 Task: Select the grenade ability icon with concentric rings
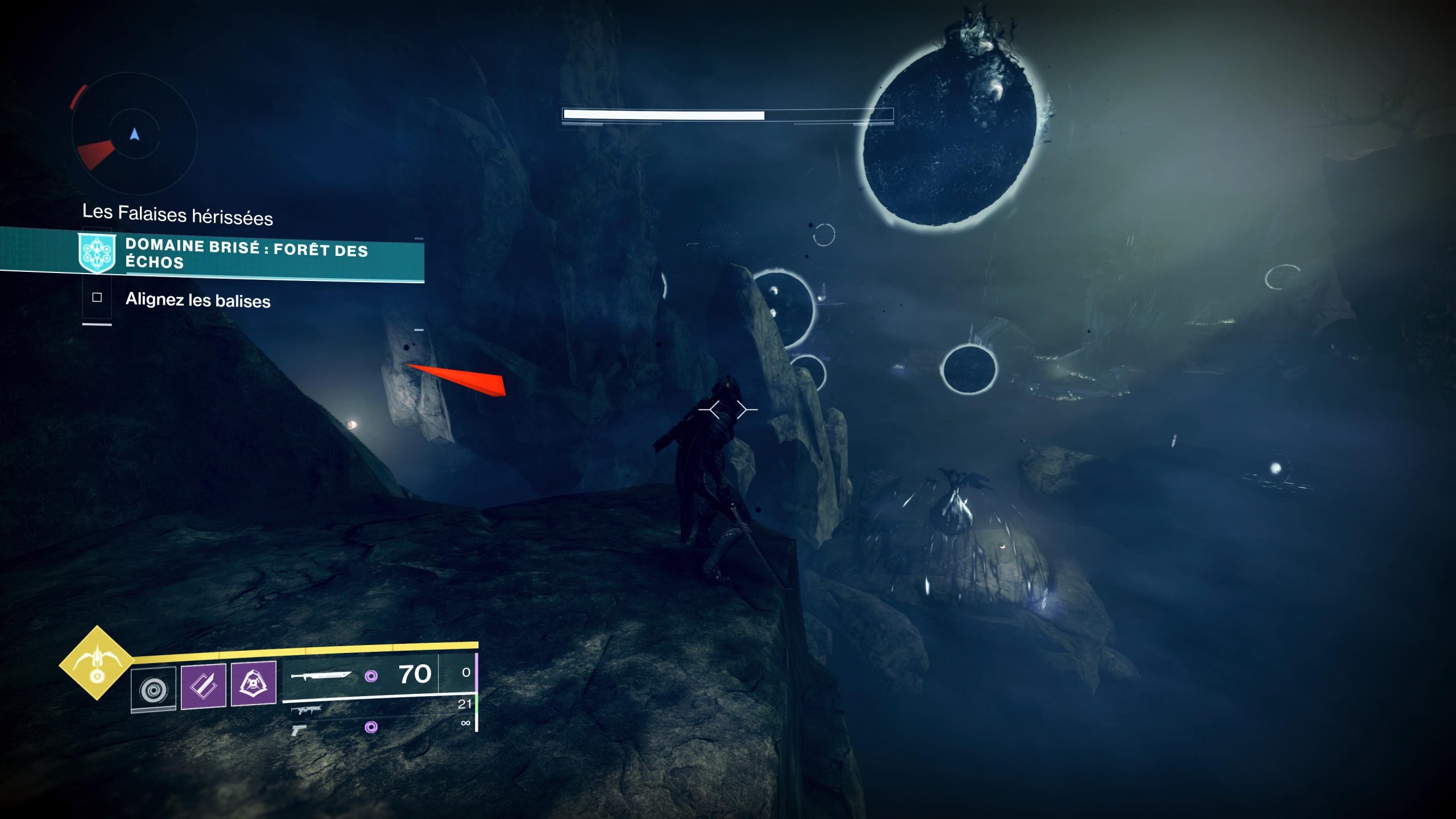tap(154, 690)
